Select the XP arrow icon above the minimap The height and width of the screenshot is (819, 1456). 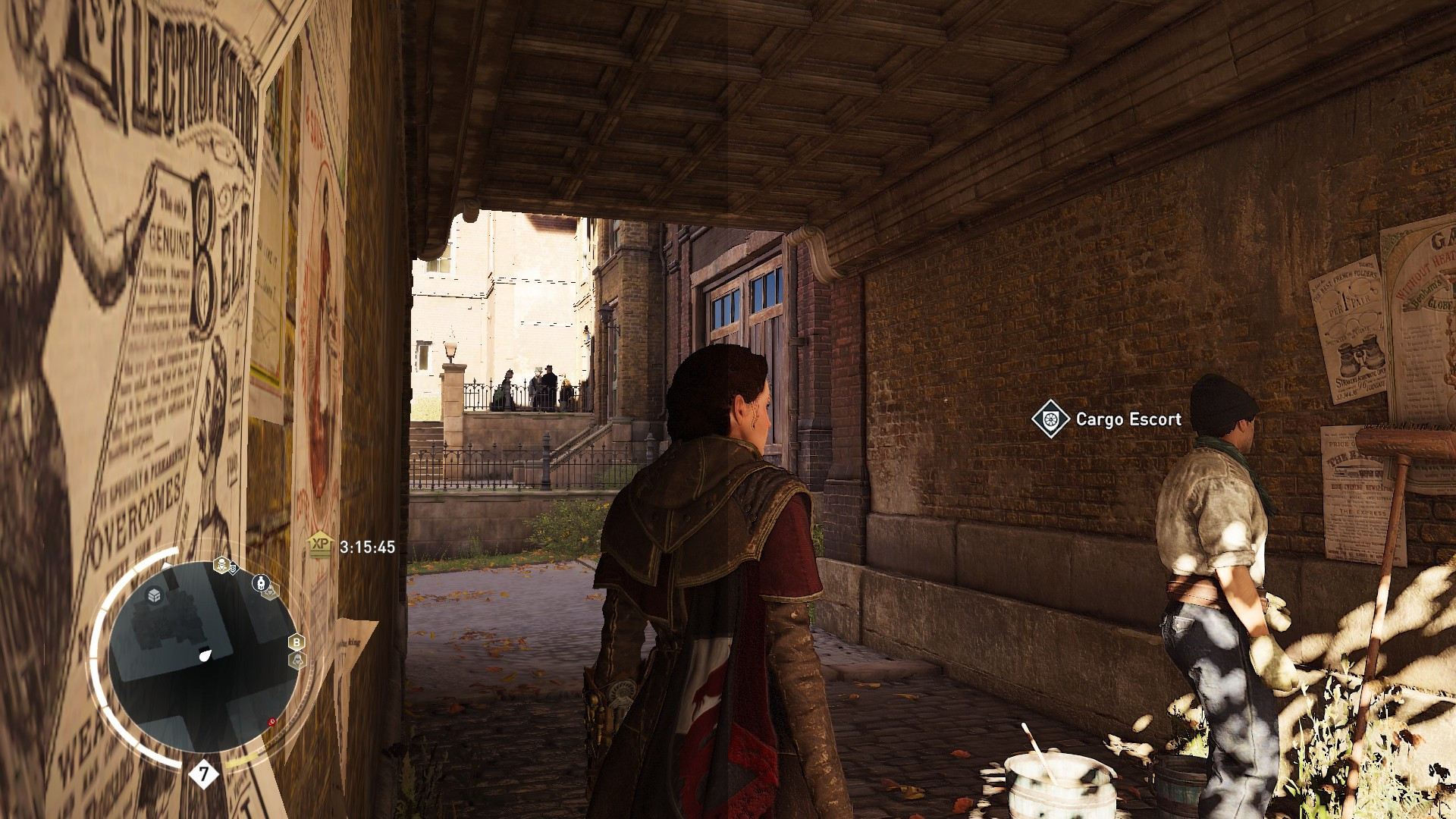[x=319, y=543]
